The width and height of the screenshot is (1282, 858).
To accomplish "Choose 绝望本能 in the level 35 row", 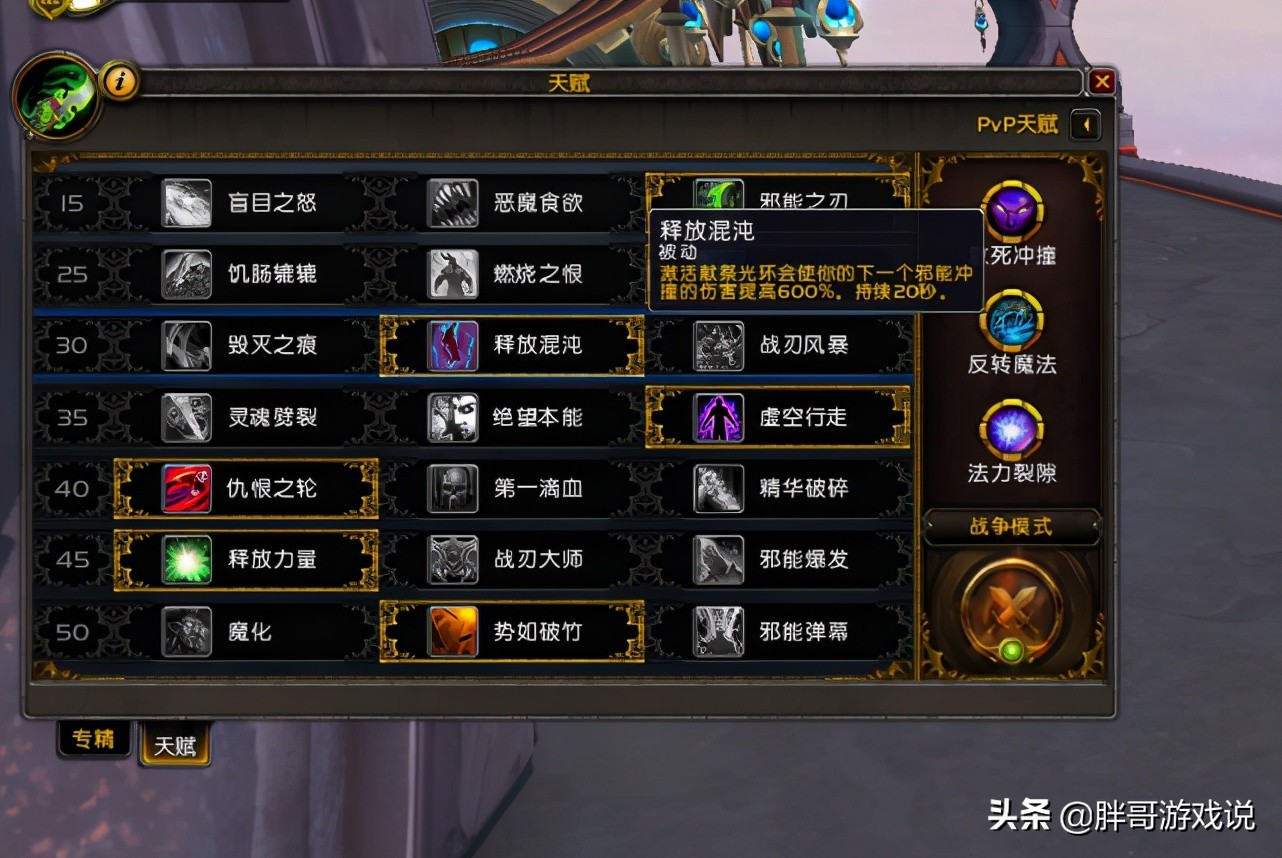I will coord(452,418).
